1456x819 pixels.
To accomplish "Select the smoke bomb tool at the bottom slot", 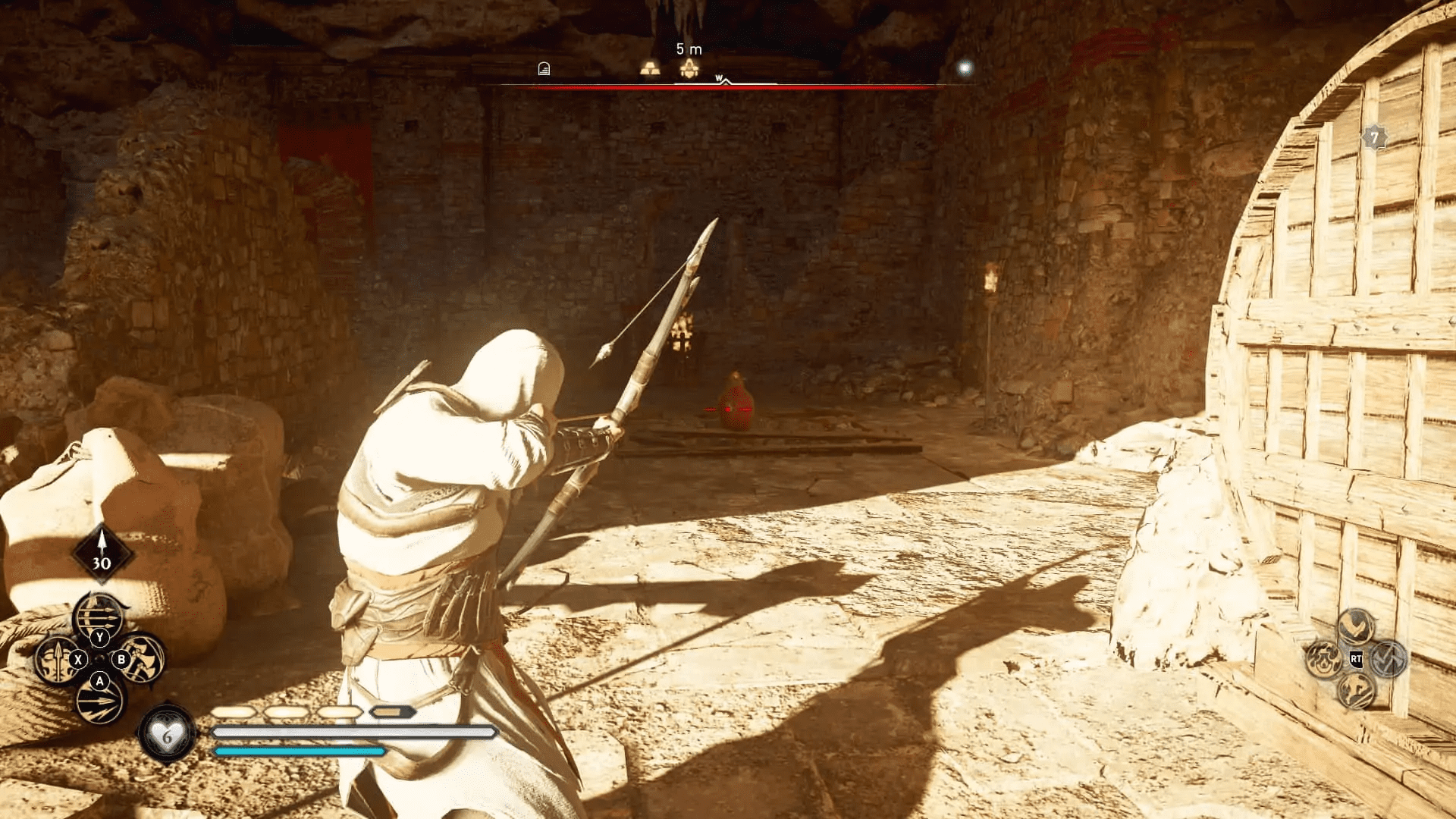I will pos(99,703).
